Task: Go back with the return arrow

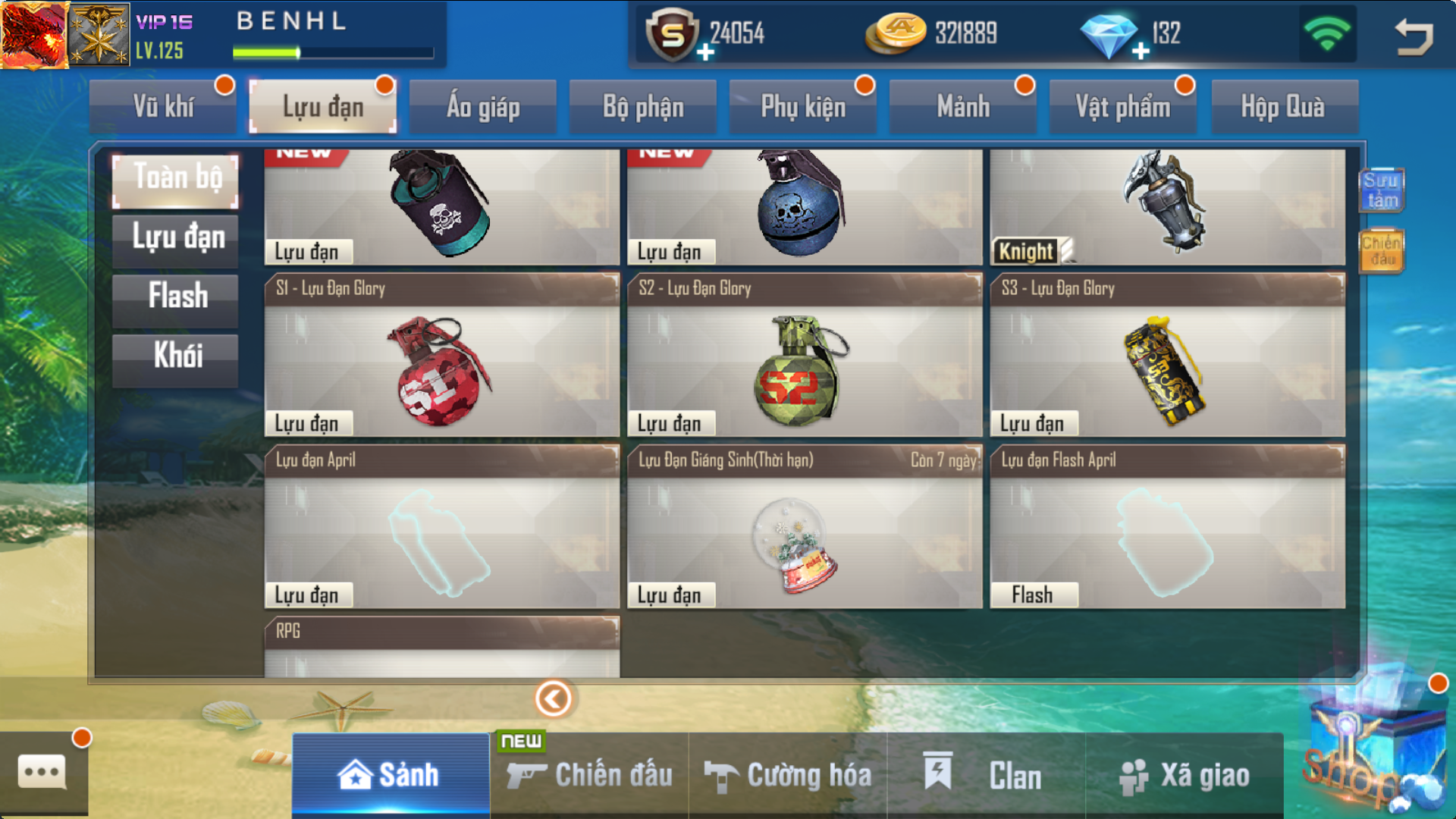Action: tap(1414, 36)
